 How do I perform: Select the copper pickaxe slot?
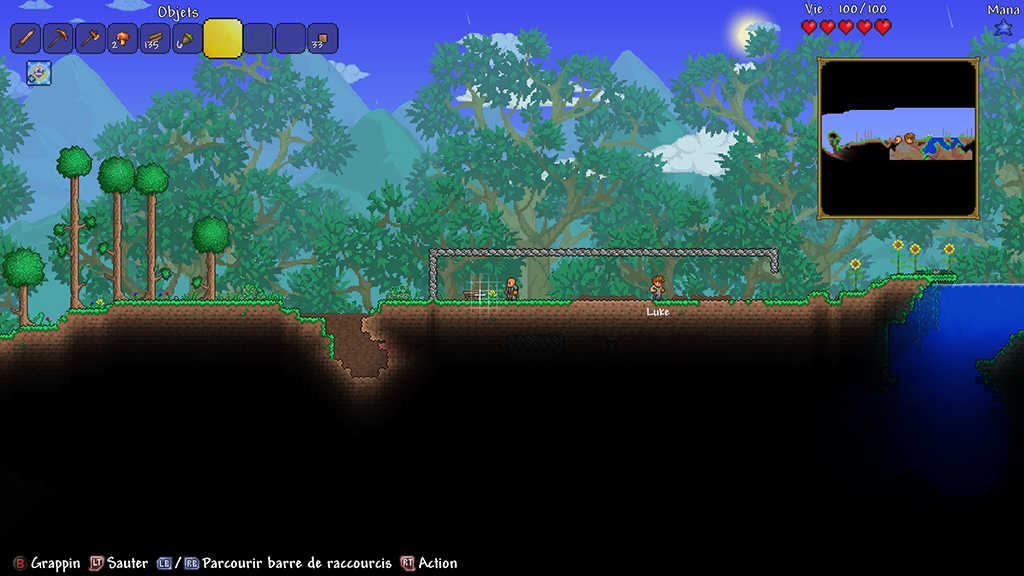coord(58,39)
